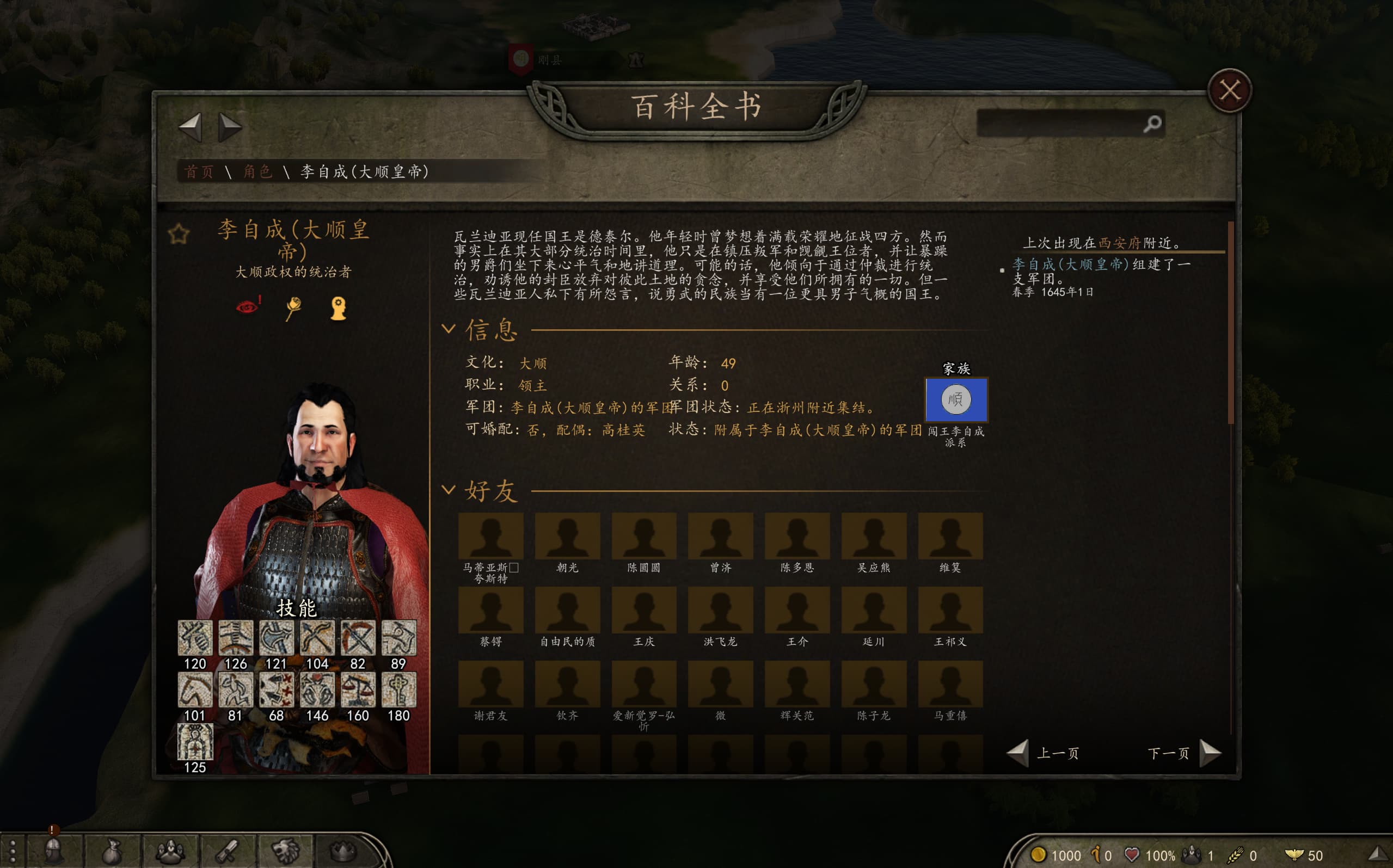Open the 角色 breadcrumb link
1393x868 pixels.
(257, 171)
